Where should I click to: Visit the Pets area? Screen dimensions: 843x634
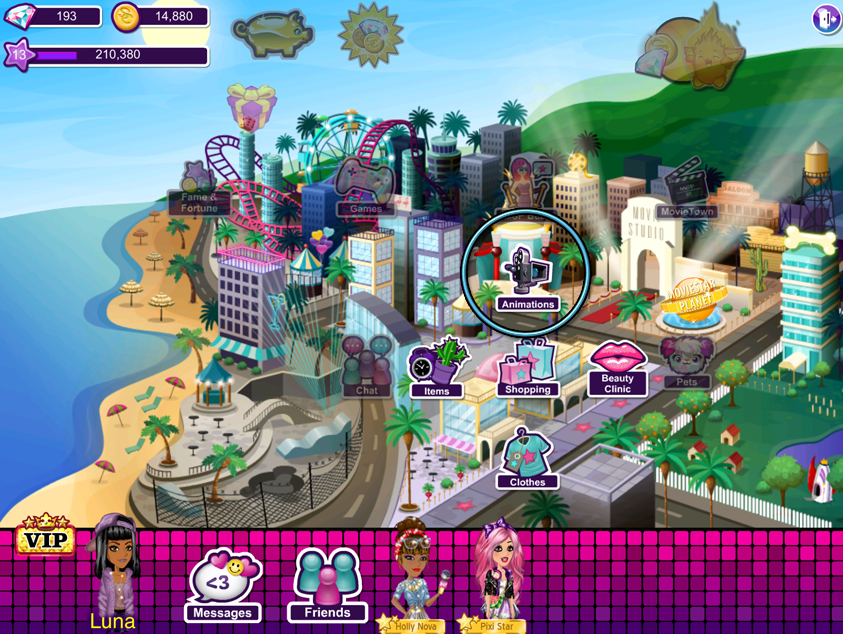(x=686, y=362)
